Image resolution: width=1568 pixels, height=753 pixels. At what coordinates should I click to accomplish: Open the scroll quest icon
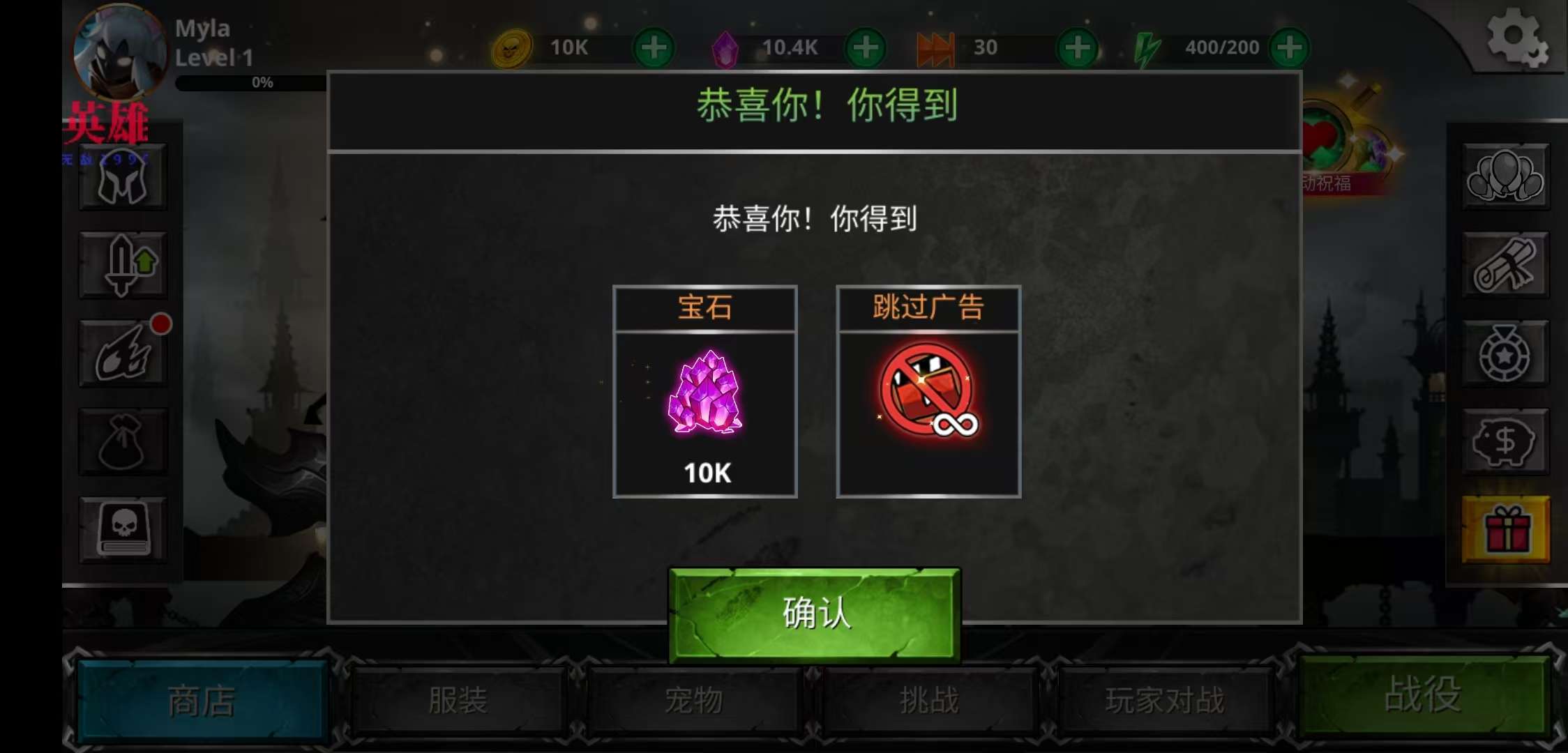click(1505, 265)
